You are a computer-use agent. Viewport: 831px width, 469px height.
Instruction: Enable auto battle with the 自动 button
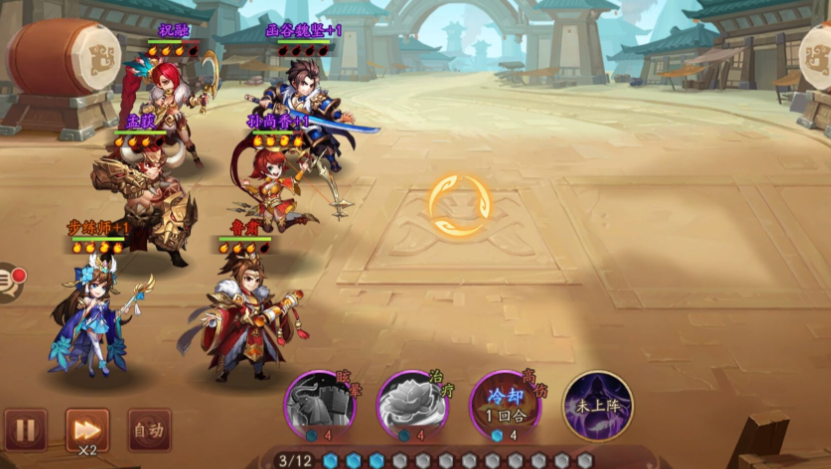pyautogui.click(x=149, y=430)
